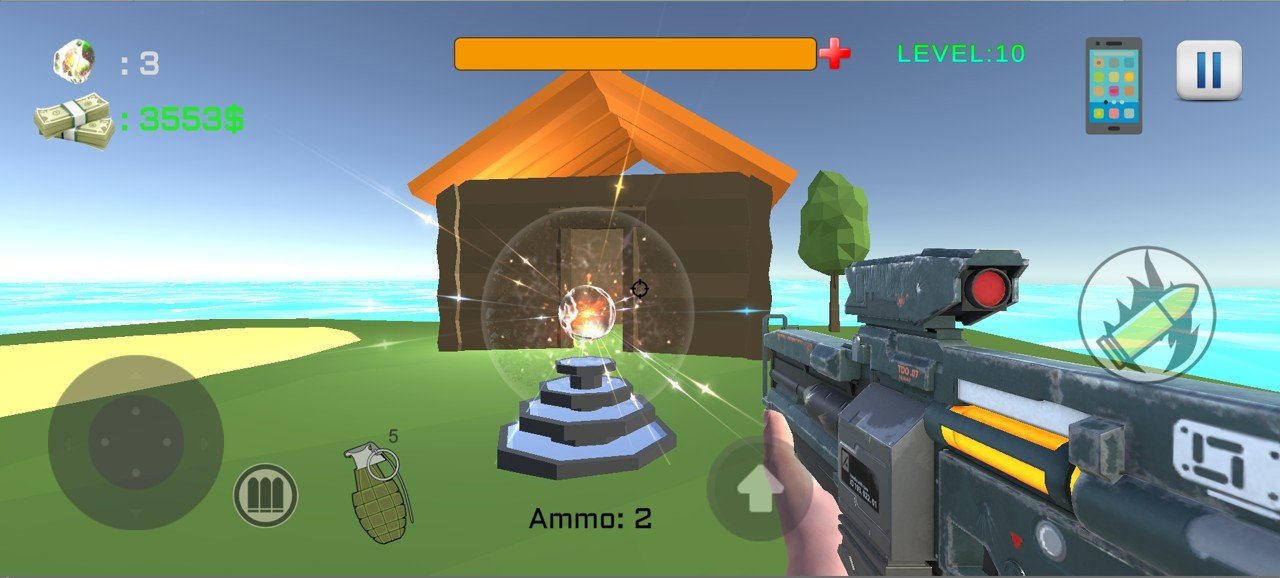Pause the game with the pause button
Image resolution: width=1280 pixels, height=578 pixels.
(1208, 70)
